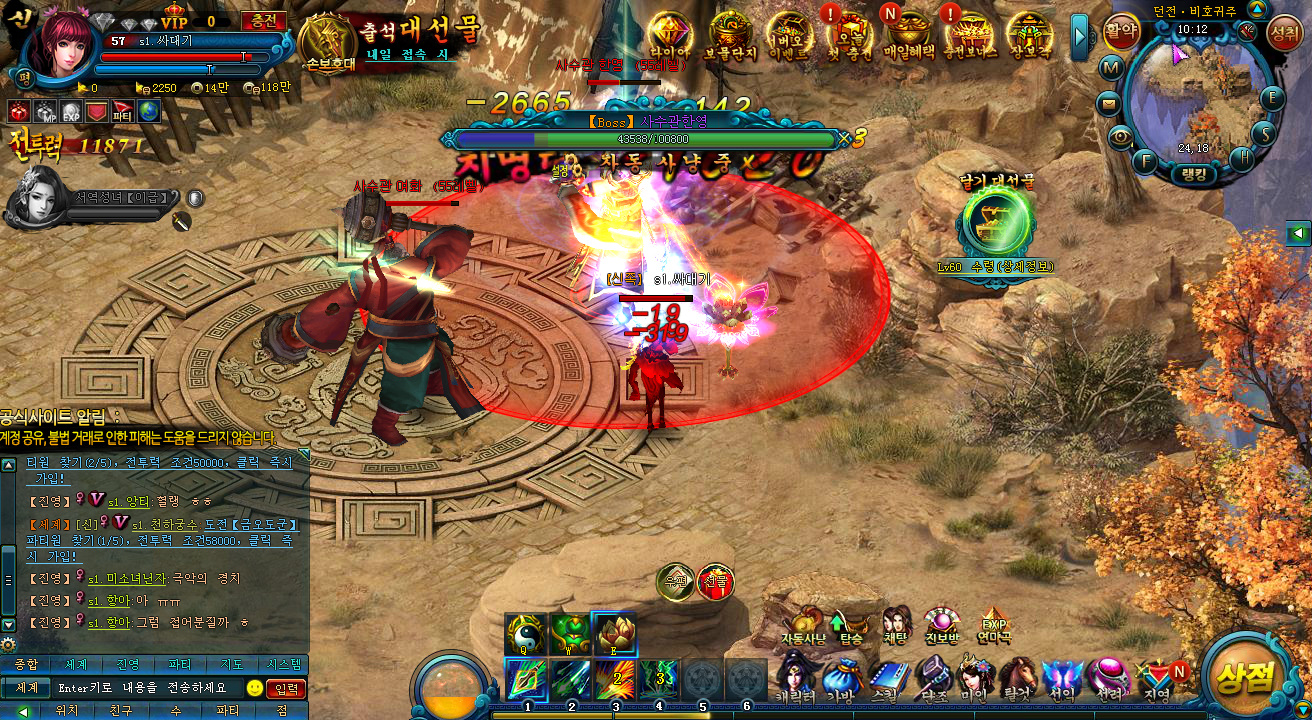
Task: Open the 보물단지 treasure pot event
Action: pos(731,36)
